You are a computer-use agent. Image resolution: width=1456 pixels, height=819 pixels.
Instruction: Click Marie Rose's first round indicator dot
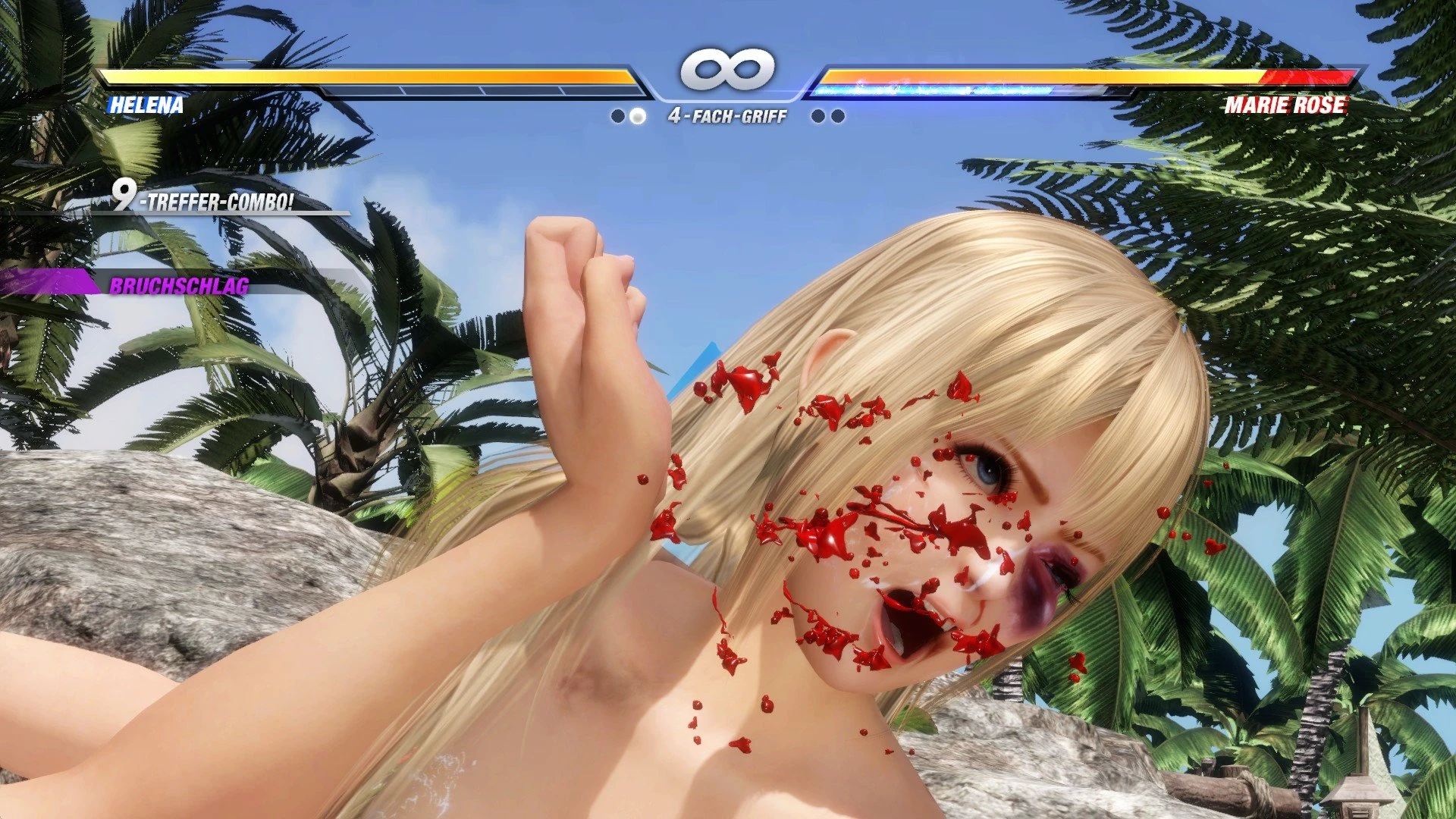pyautogui.click(x=817, y=116)
